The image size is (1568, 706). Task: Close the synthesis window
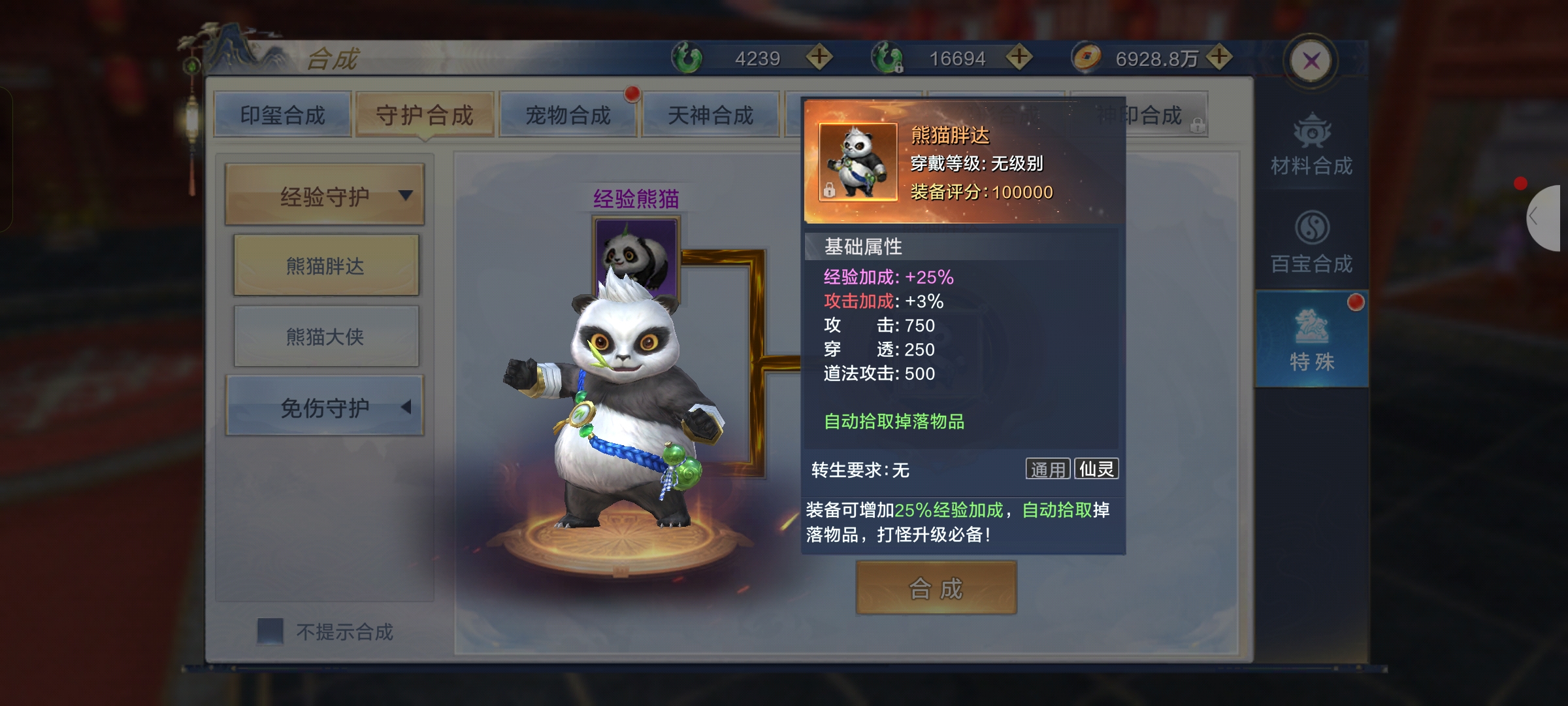[1311, 61]
